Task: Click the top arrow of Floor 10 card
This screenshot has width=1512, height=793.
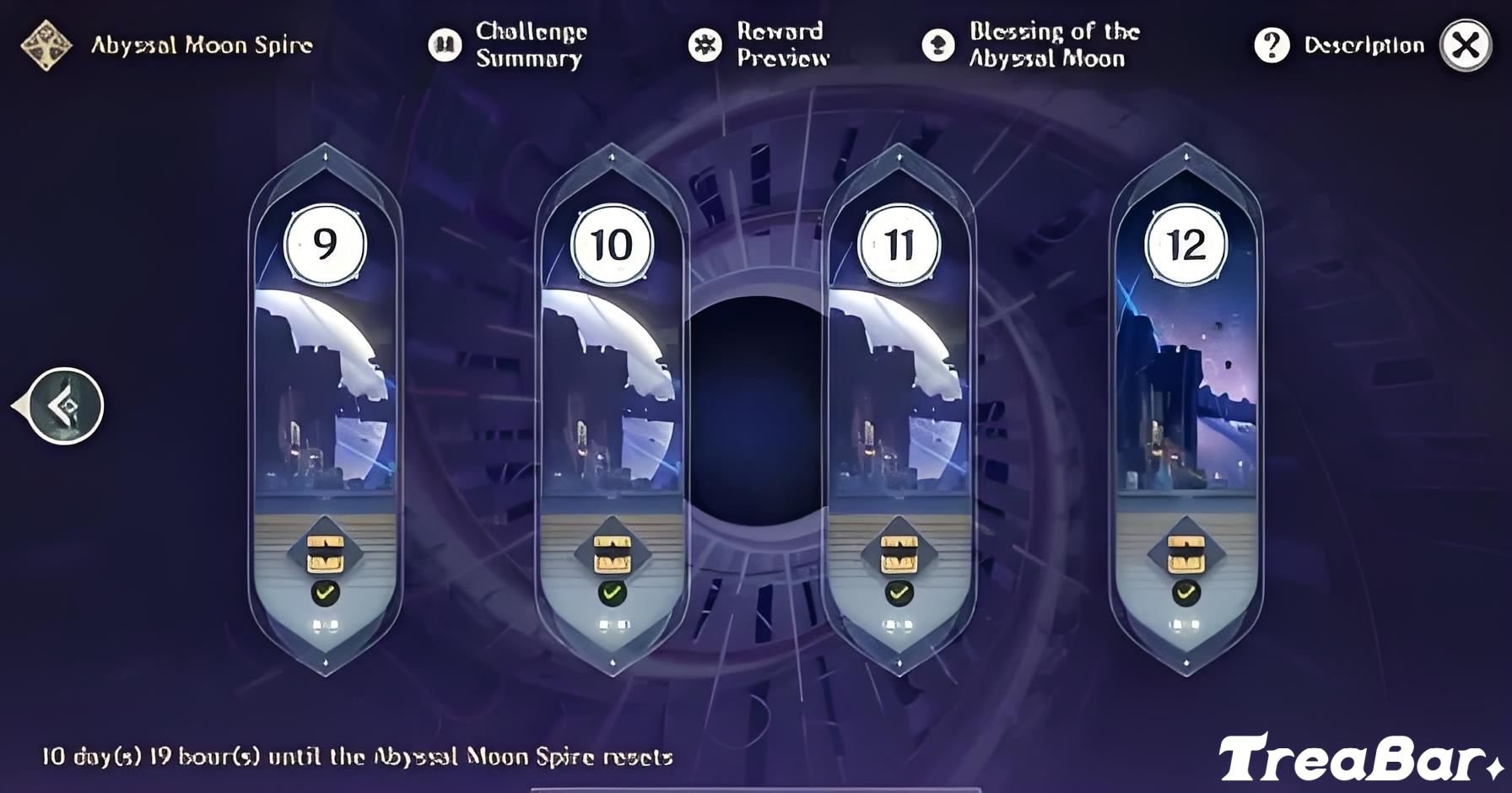Action: tap(610, 157)
